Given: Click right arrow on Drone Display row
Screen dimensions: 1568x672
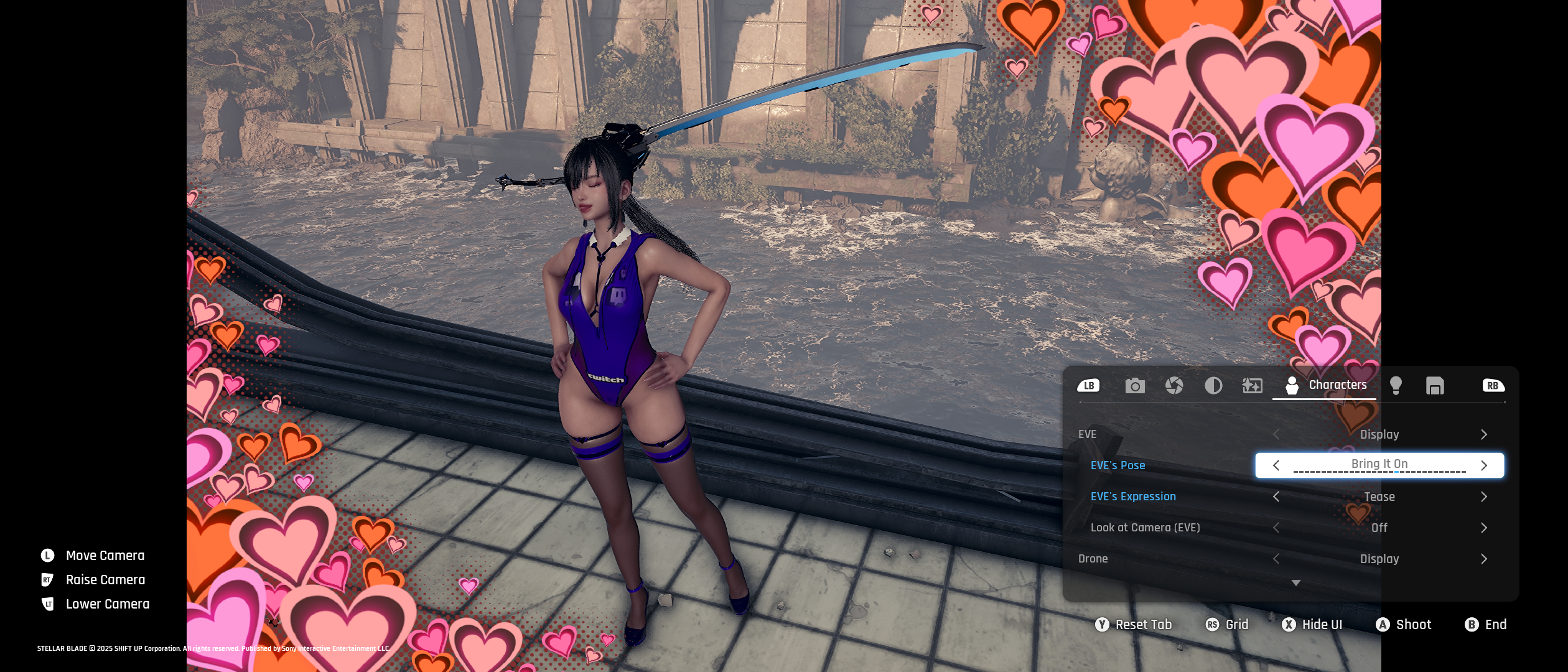Looking at the screenshot, I should pos(1484,559).
